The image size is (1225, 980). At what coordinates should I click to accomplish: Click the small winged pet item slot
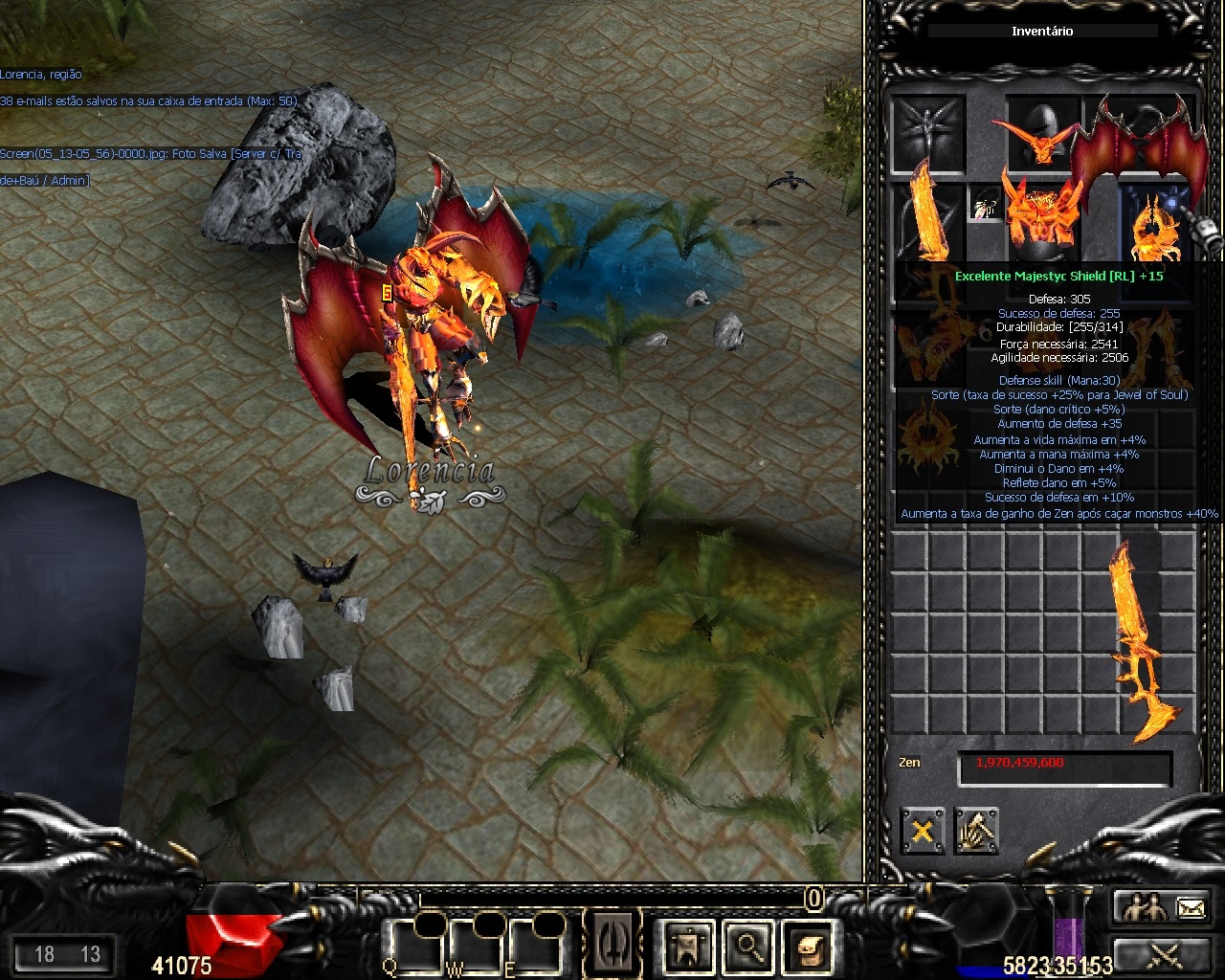point(984,203)
